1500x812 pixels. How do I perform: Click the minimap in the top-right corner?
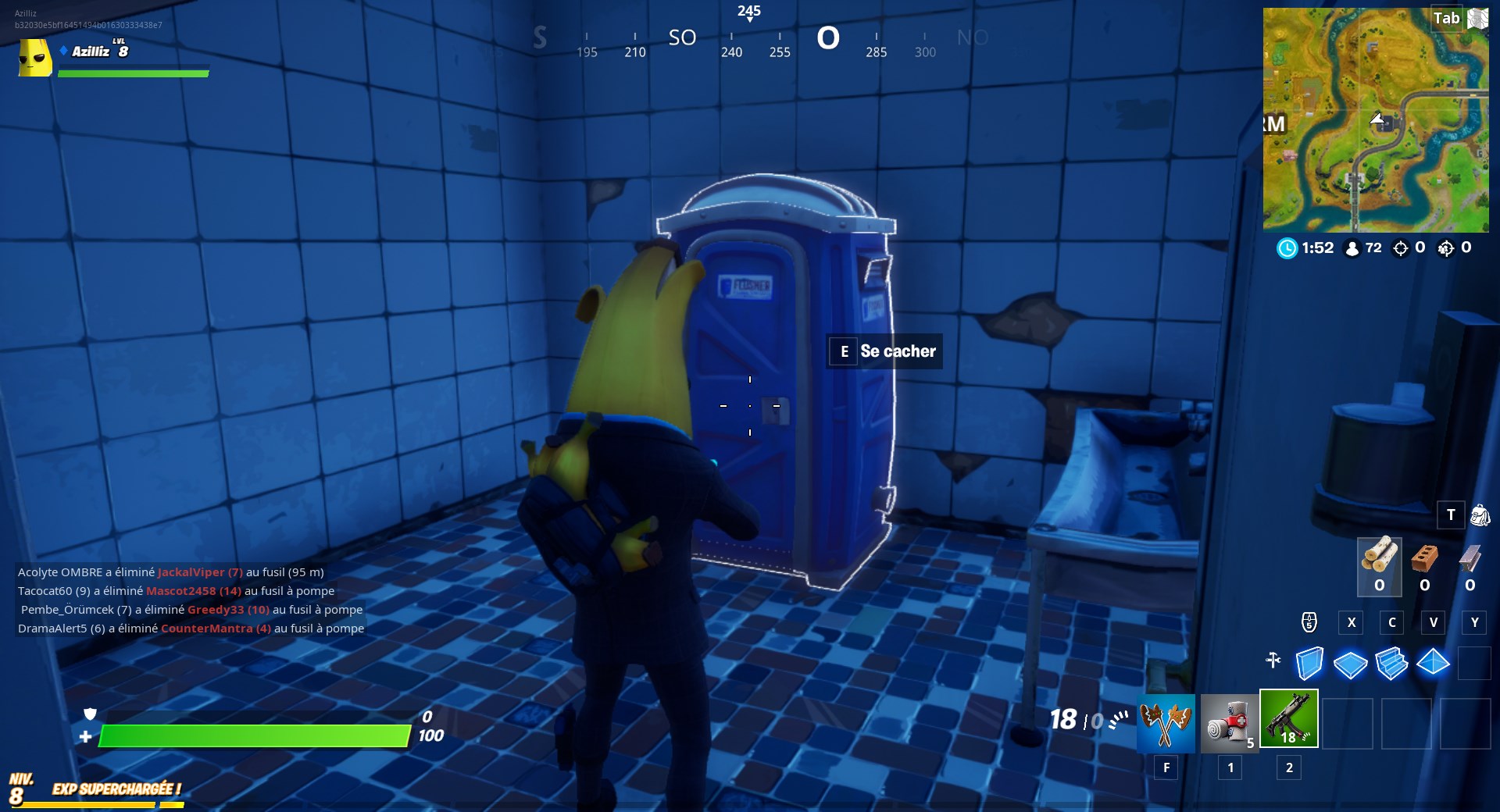[x=1375, y=117]
